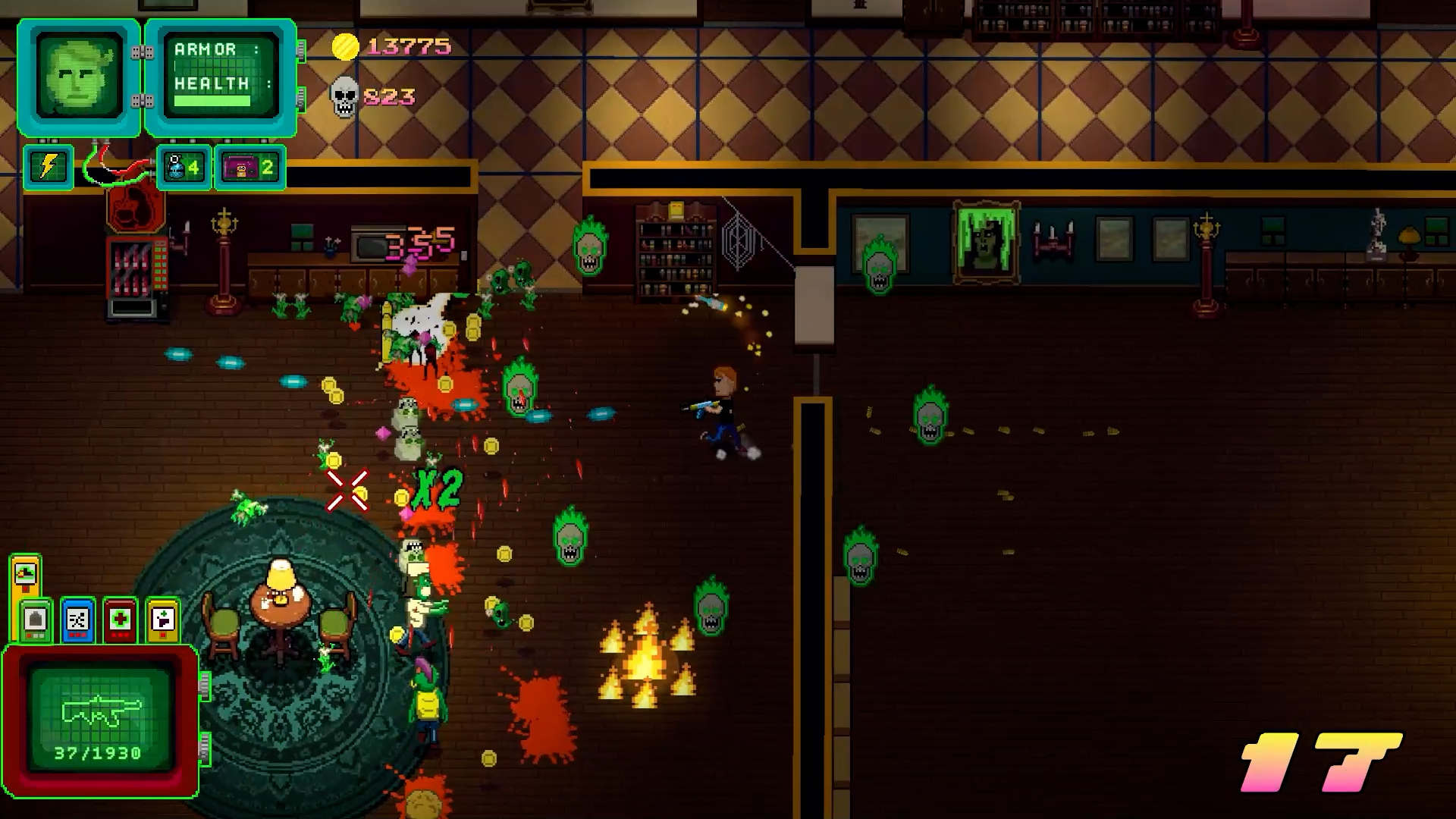
Task: Click the blue scissors gadget icon
Action: click(x=77, y=620)
